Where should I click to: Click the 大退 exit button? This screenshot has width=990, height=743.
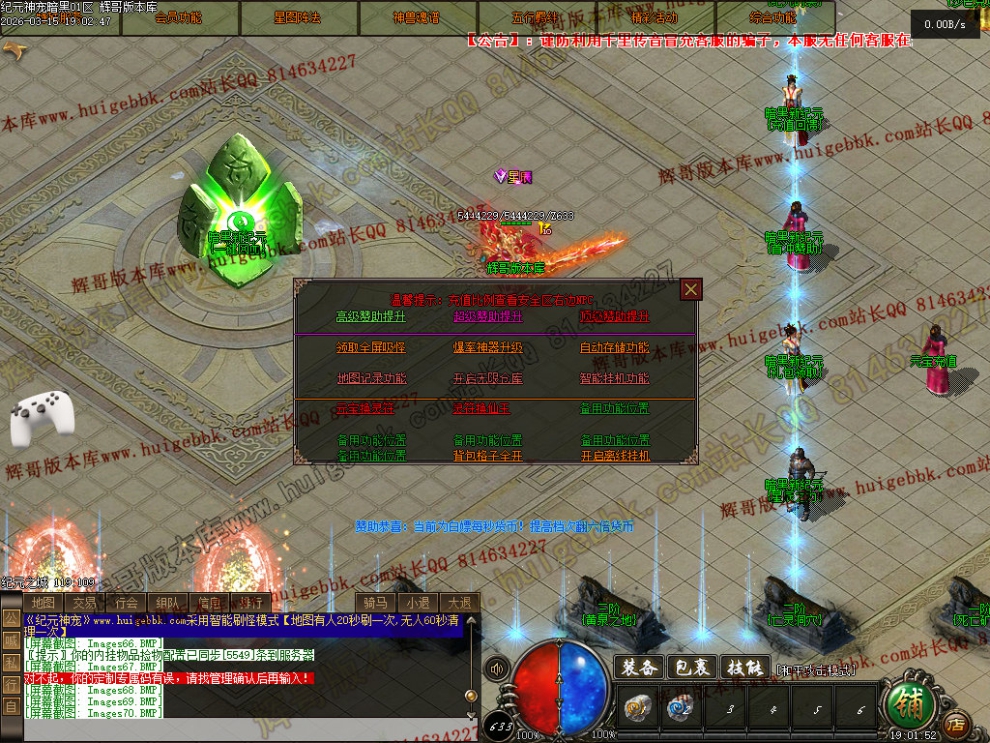459,603
